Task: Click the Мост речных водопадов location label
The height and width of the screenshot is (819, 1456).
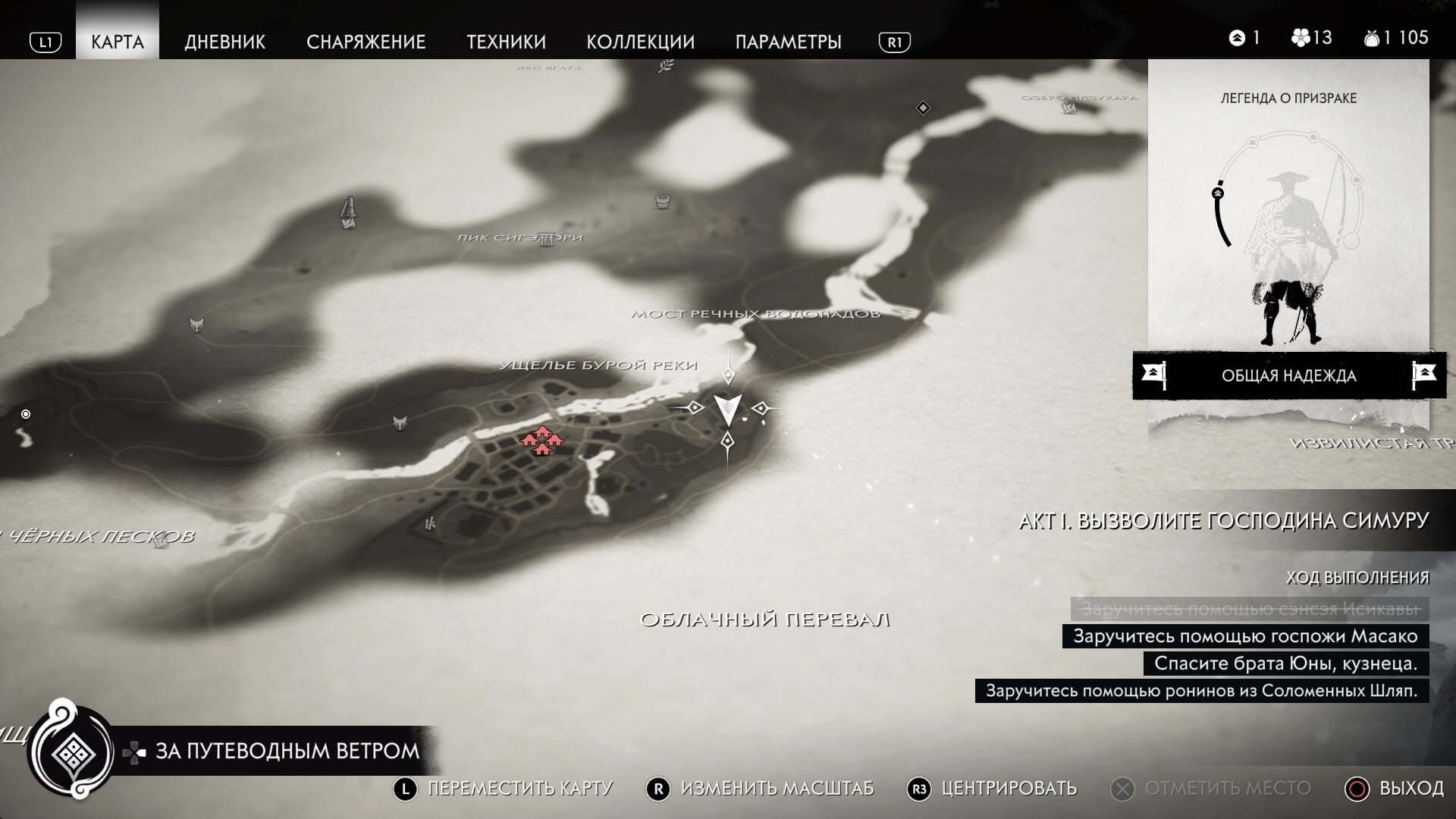Action: [x=755, y=314]
